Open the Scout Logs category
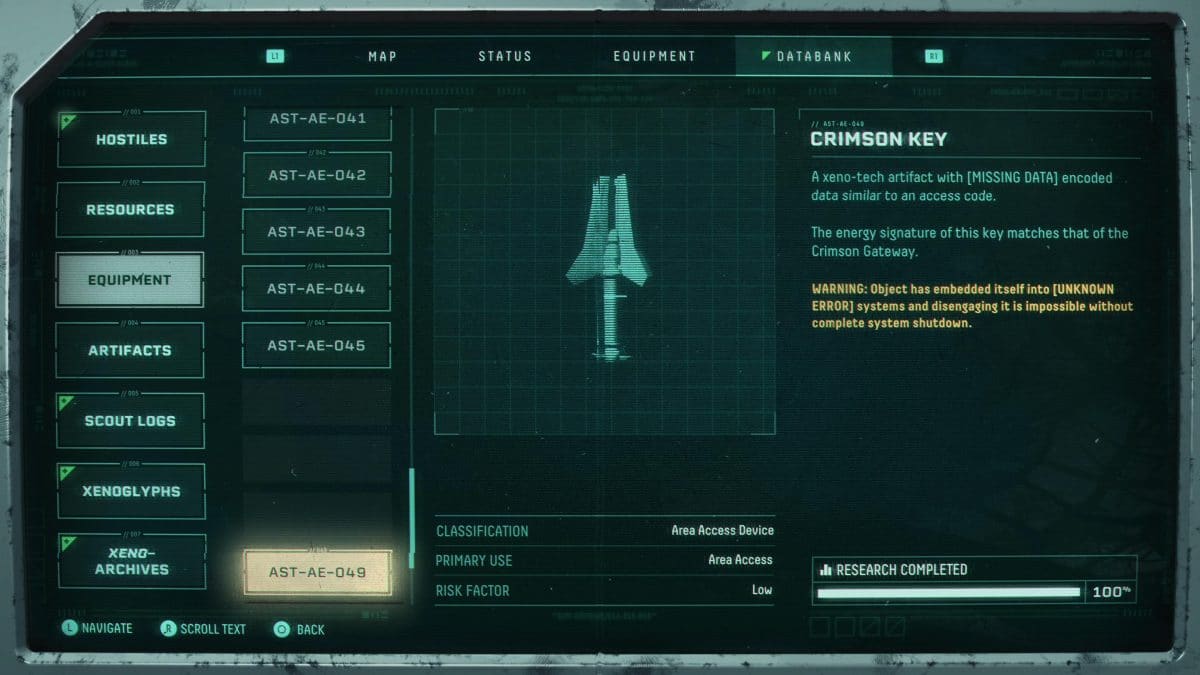 [x=130, y=421]
